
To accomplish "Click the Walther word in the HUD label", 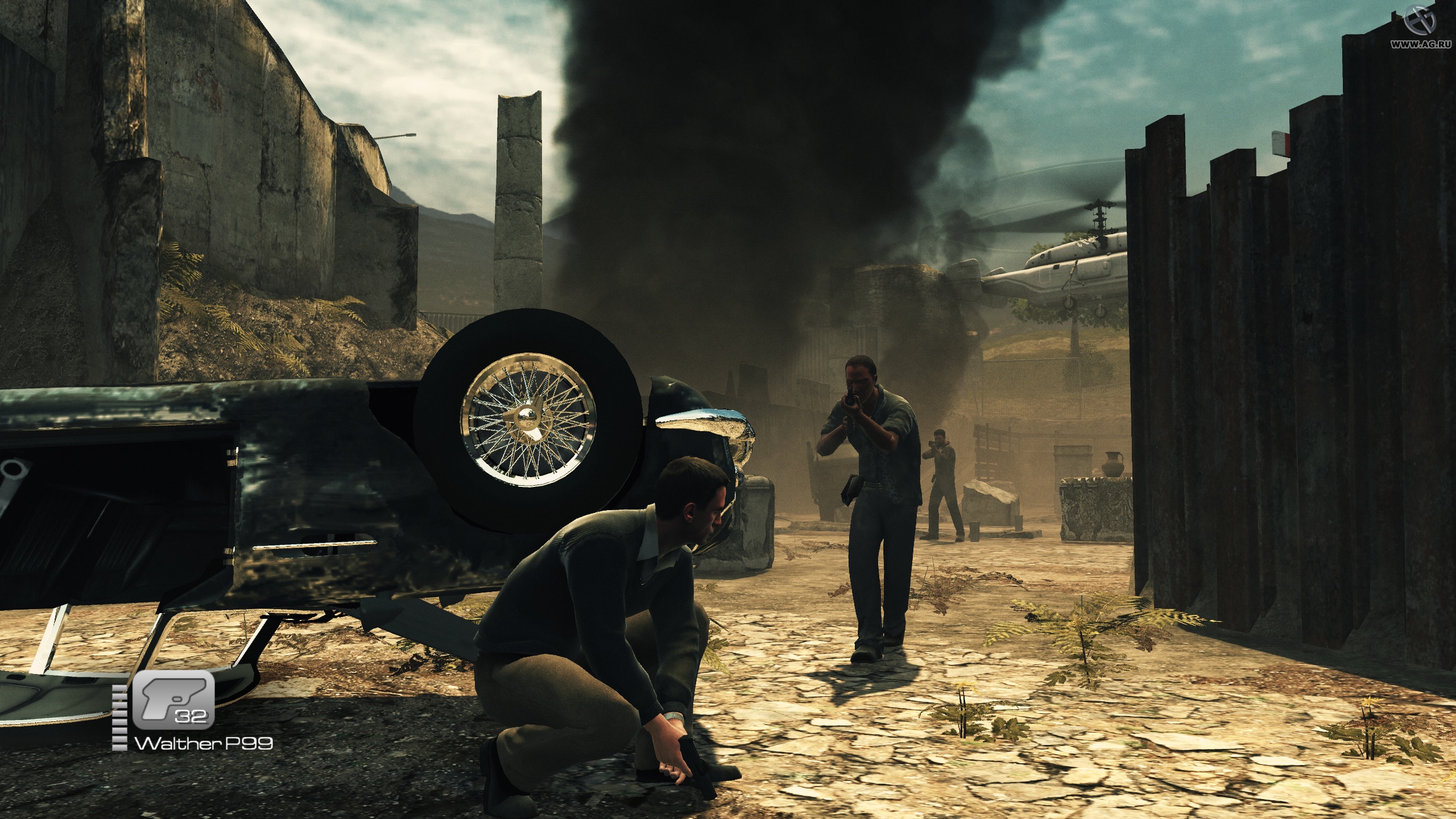I will [173, 743].
